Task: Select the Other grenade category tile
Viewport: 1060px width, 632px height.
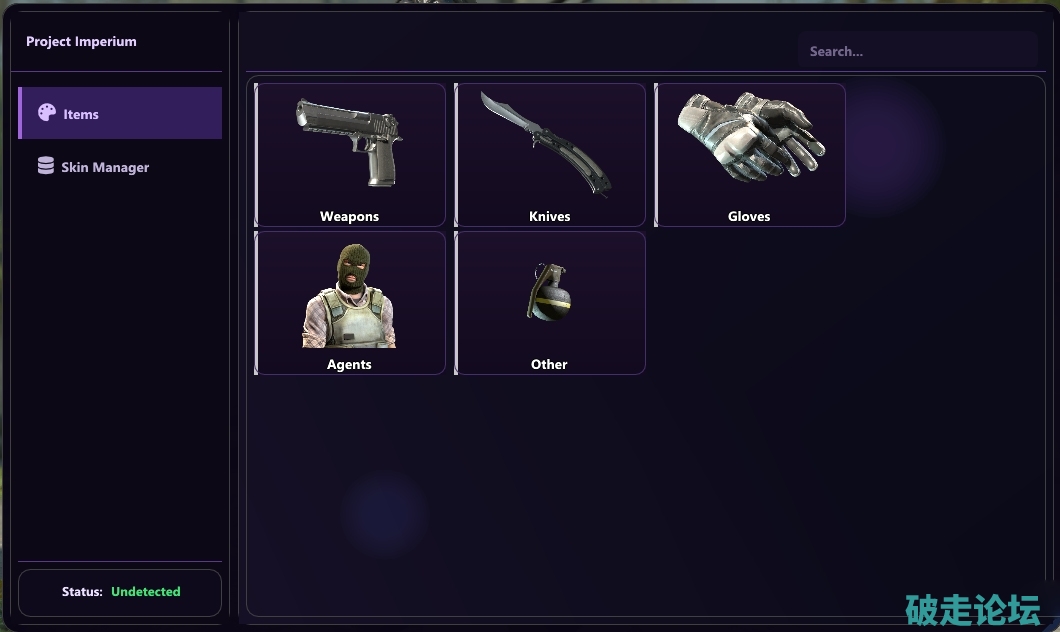Action: pyautogui.click(x=550, y=303)
